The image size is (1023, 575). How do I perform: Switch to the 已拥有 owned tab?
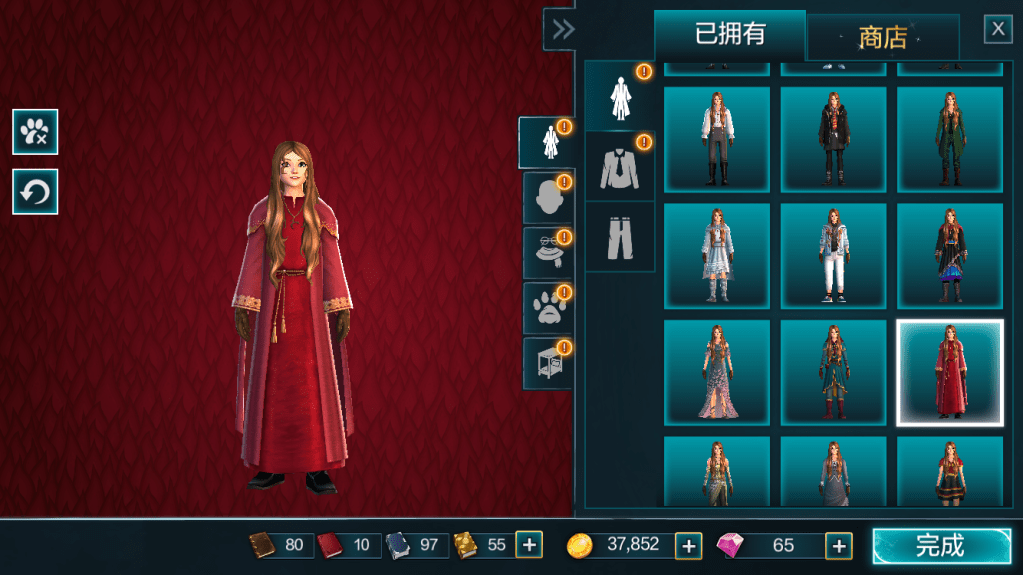tap(730, 35)
